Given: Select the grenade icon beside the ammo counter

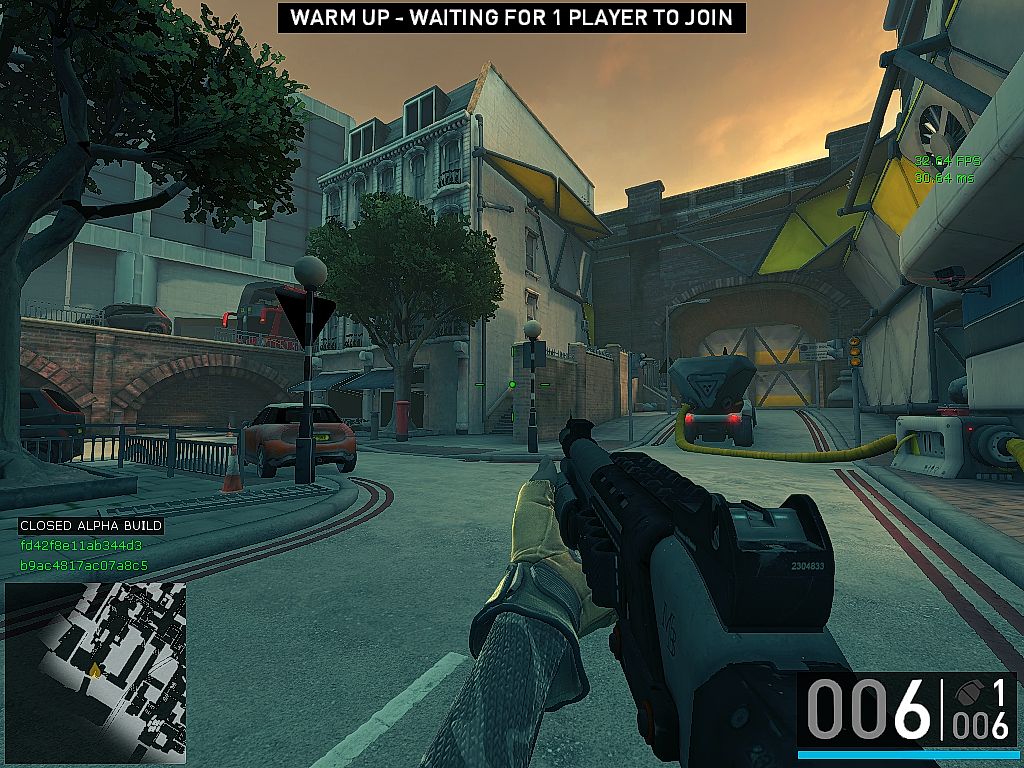Looking at the screenshot, I should [967, 693].
